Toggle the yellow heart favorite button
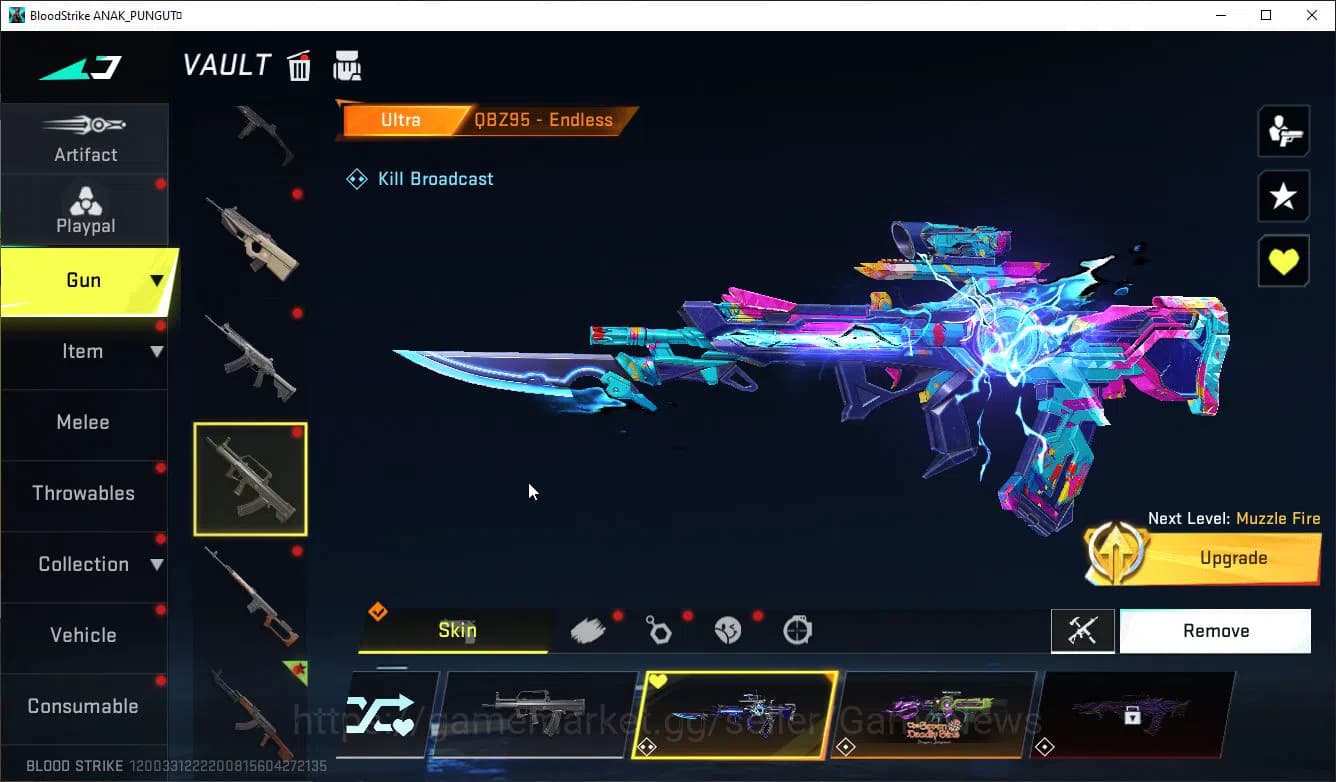The height and width of the screenshot is (782, 1336). coord(1283,260)
